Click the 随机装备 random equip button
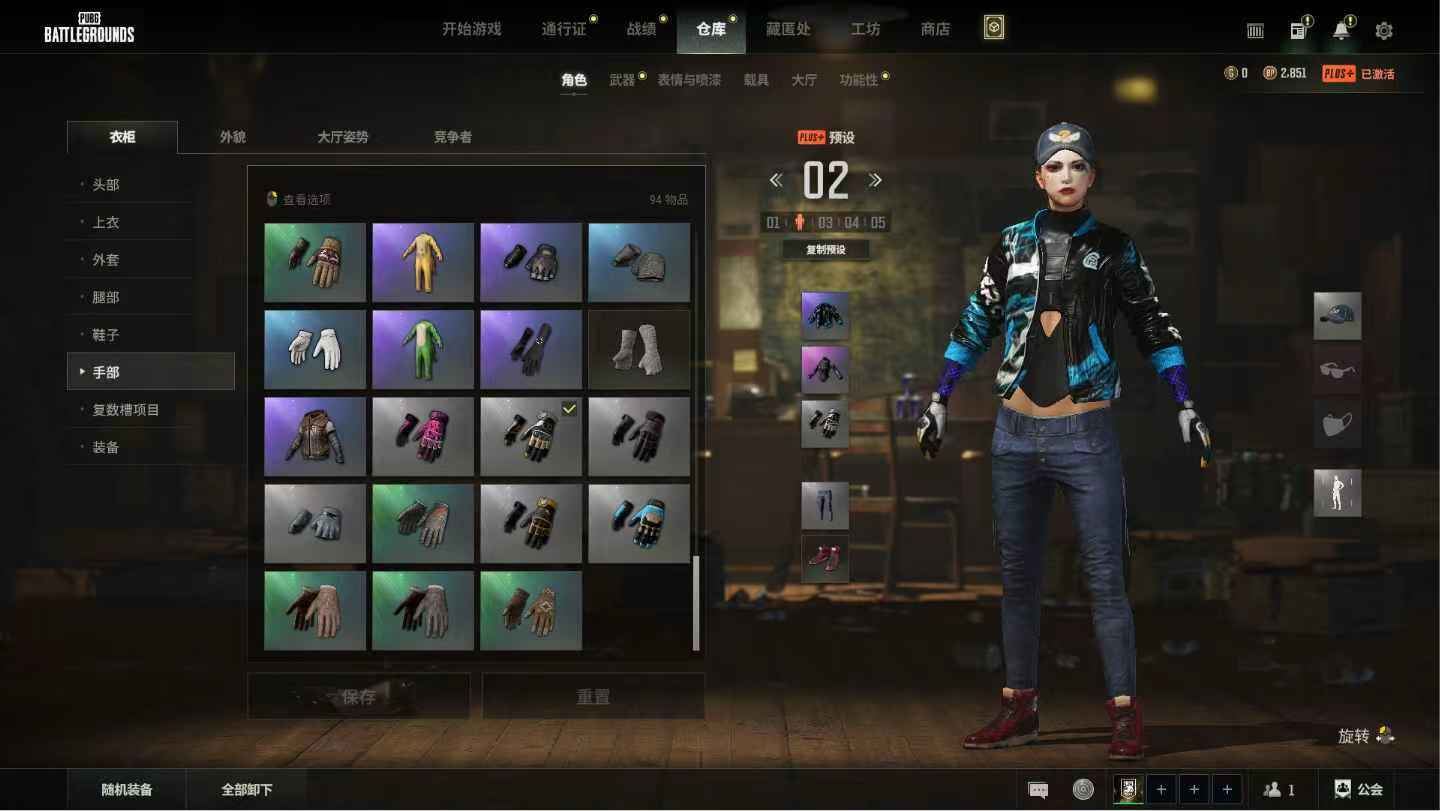Viewport: 1440px width, 811px height. (x=127, y=789)
